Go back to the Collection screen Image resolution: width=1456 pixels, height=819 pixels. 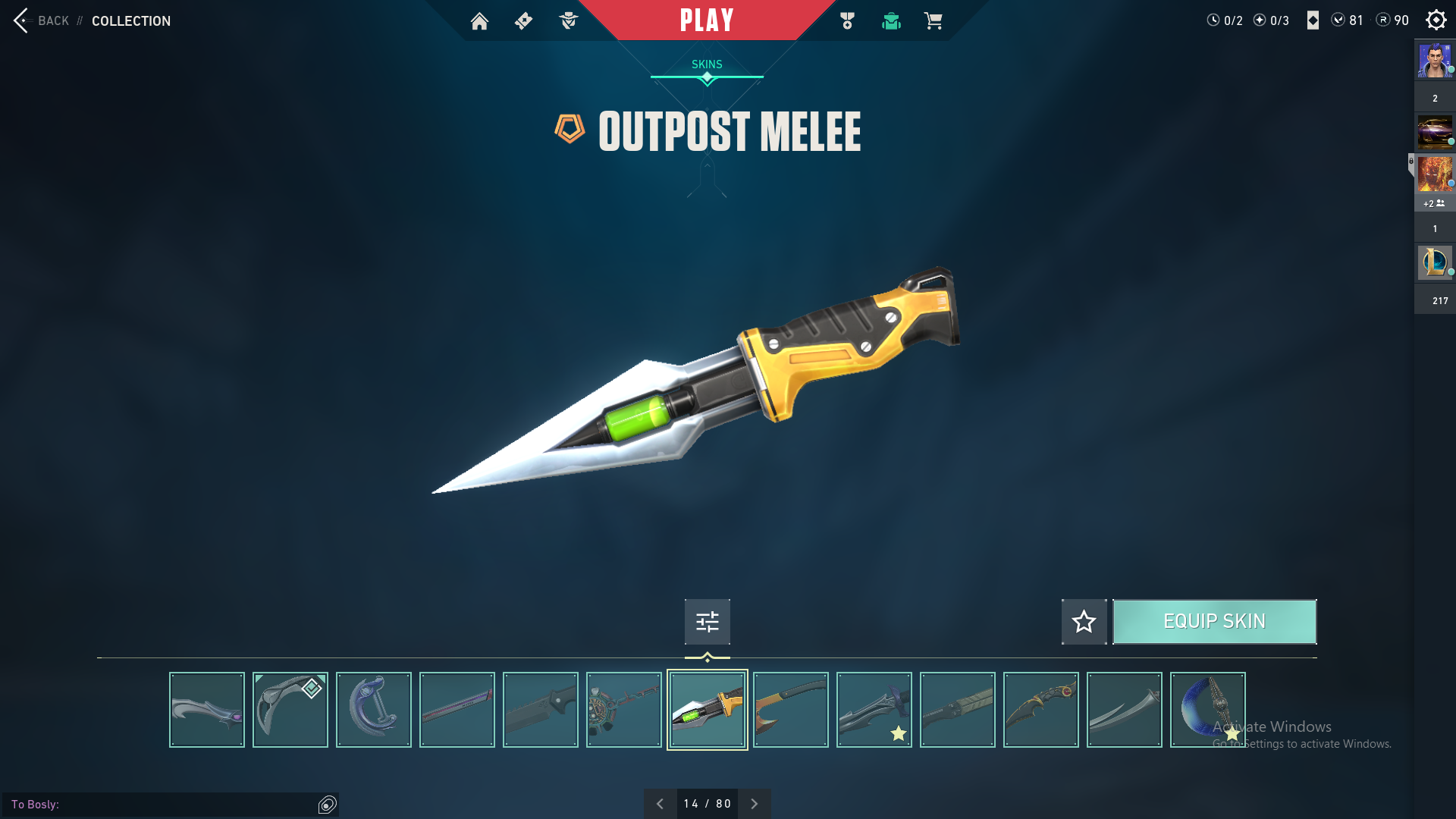coord(42,20)
